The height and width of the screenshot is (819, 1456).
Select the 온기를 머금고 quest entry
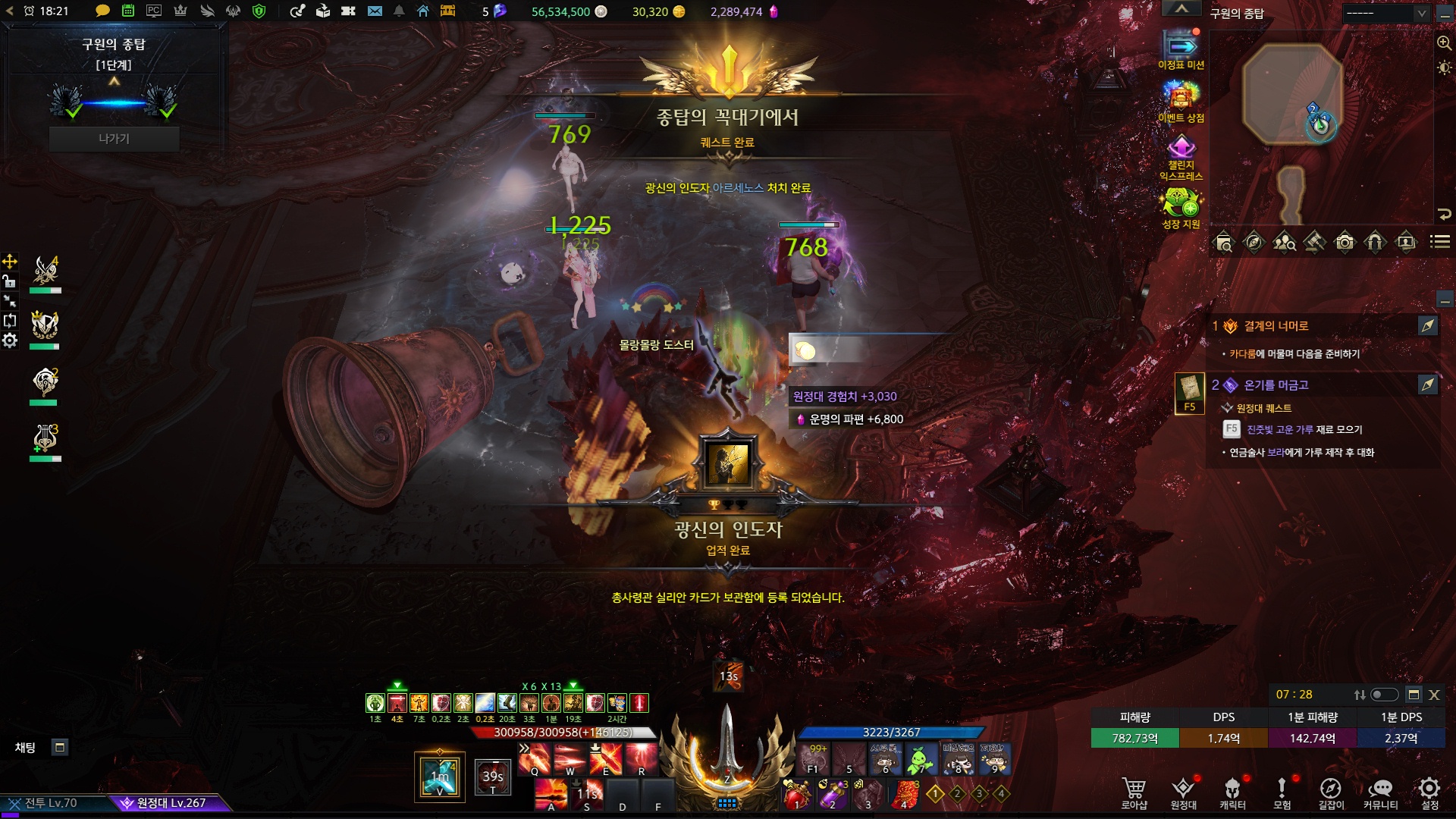pyautogui.click(x=1276, y=385)
